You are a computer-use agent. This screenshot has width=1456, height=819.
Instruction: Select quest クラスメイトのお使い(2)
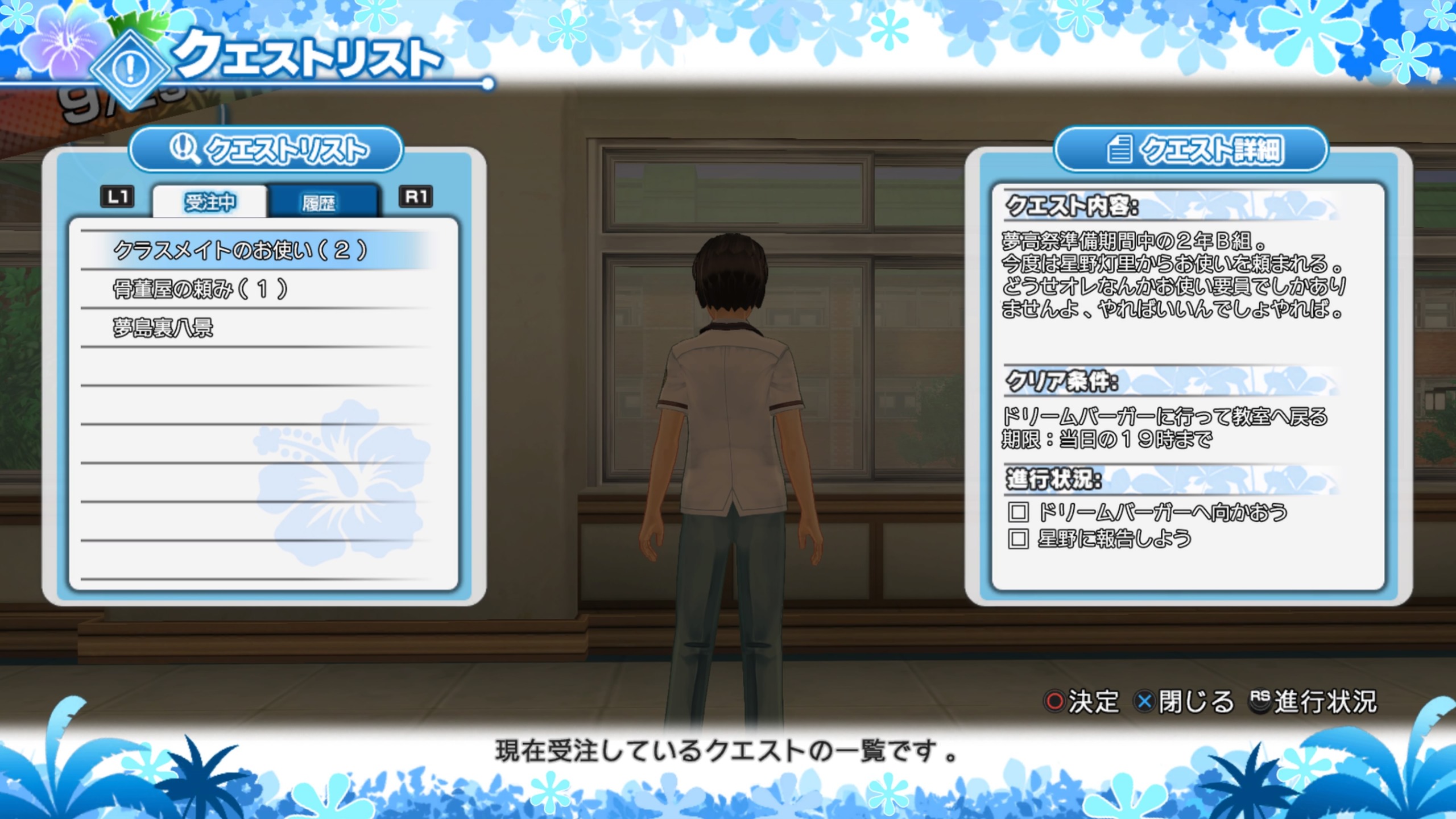pyautogui.click(x=241, y=250)
